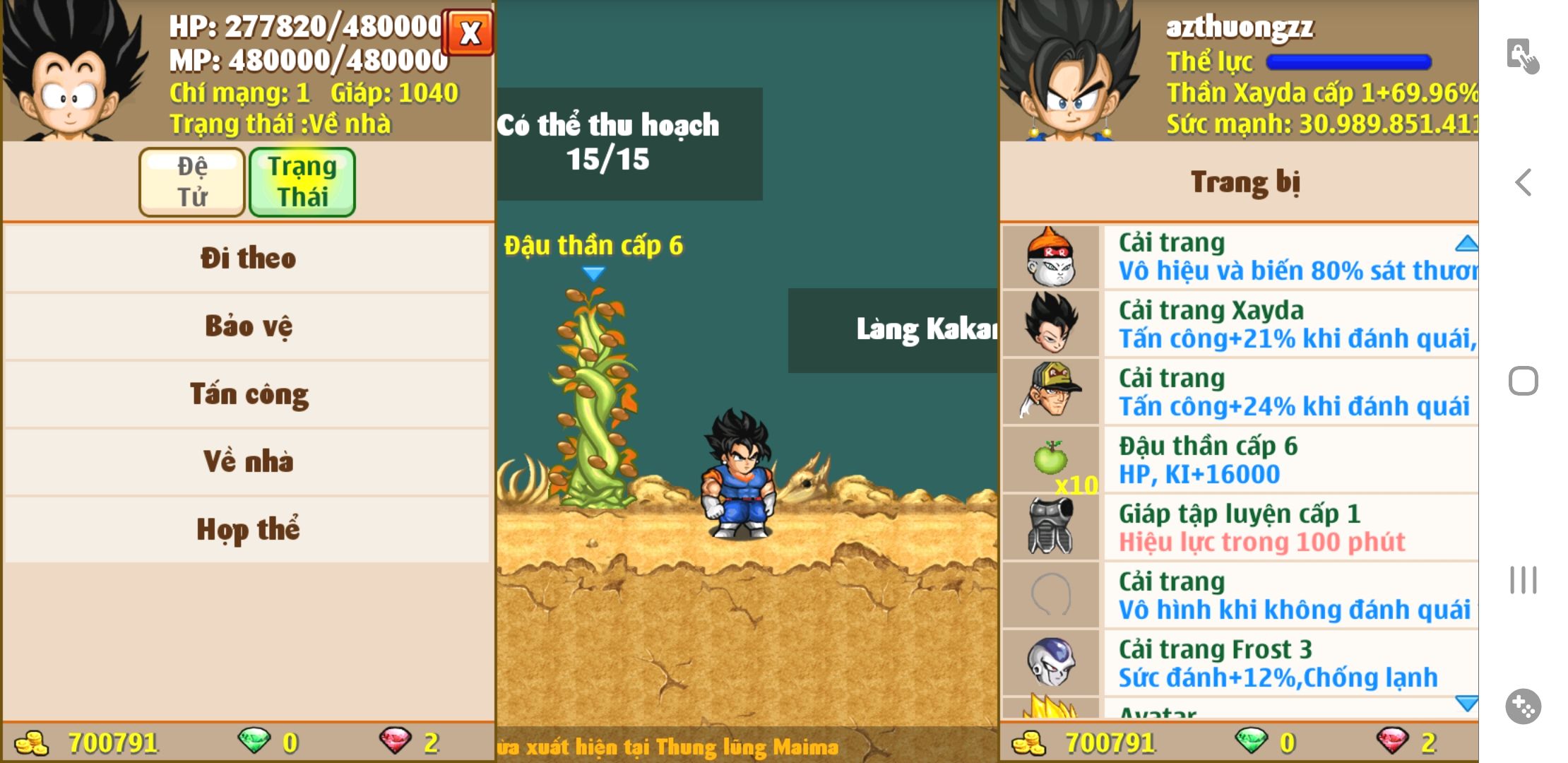This screenshot has height=763, width=1568.
Task: Select Giáp tập luyện cấp 1 armor
Action: (1289, 528)
